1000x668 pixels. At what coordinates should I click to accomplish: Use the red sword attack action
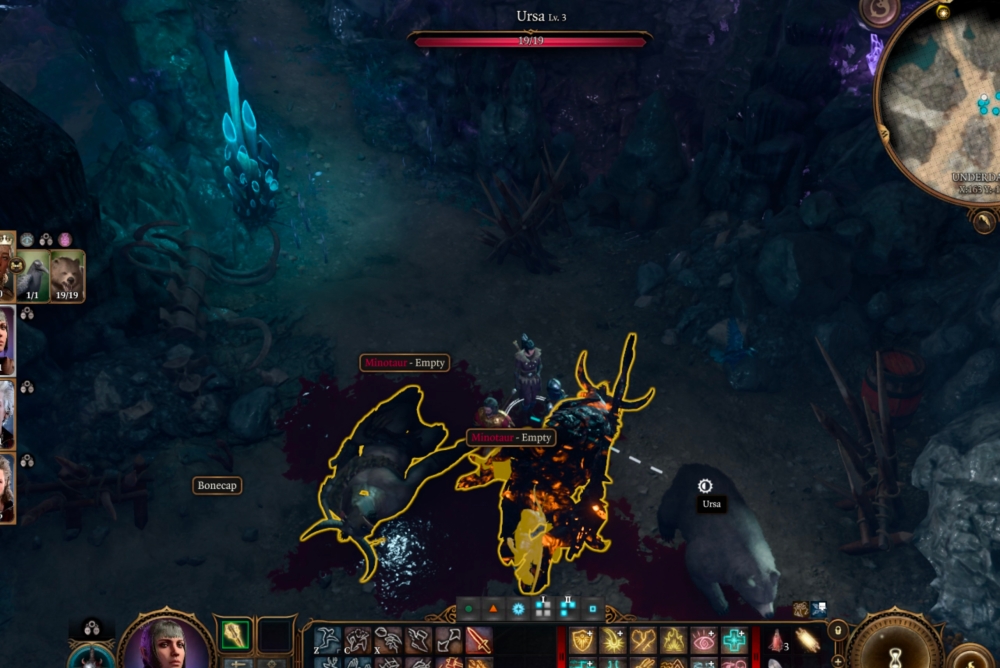coord(478,640)
